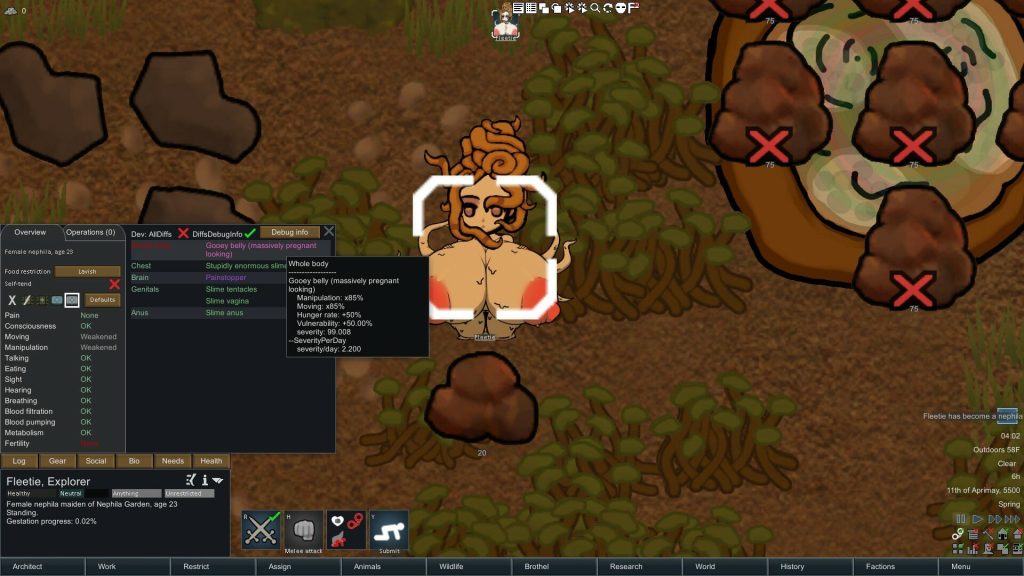This screenshot has height=576, width=1024.
Task: Open the Social inspect tab
Action: click(96, 461)
